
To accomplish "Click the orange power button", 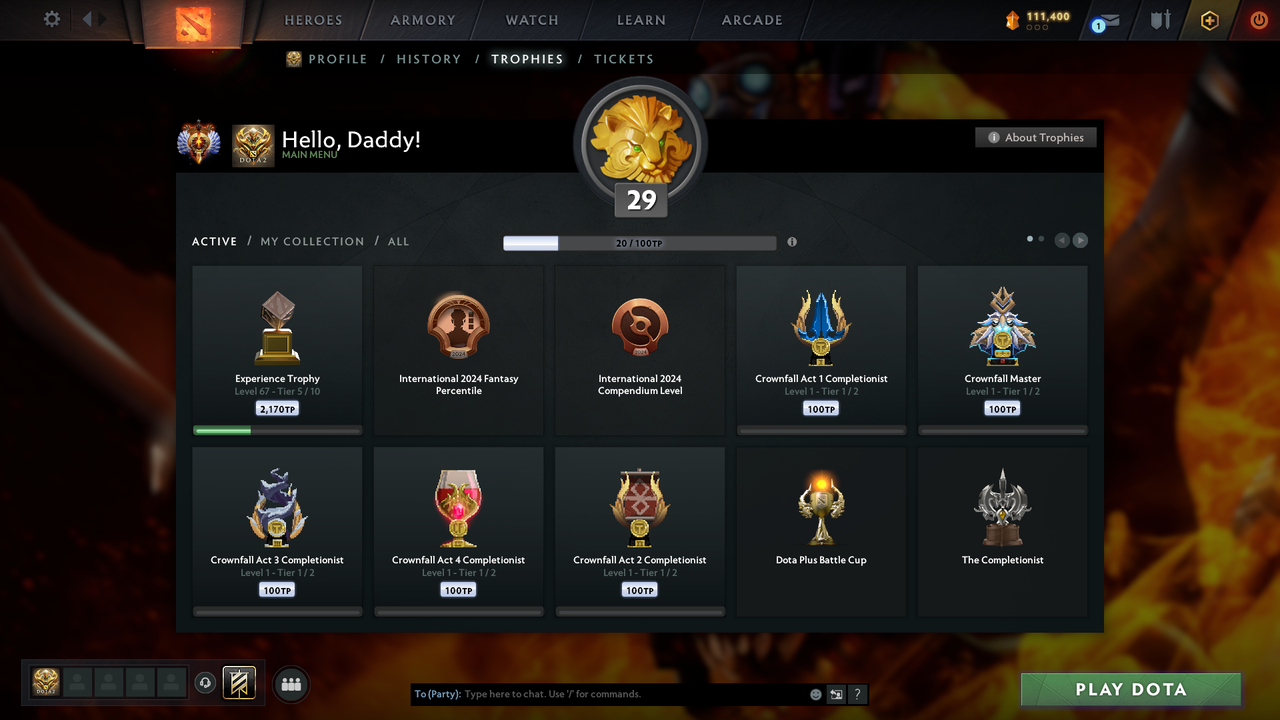I will coord(1258,19).
